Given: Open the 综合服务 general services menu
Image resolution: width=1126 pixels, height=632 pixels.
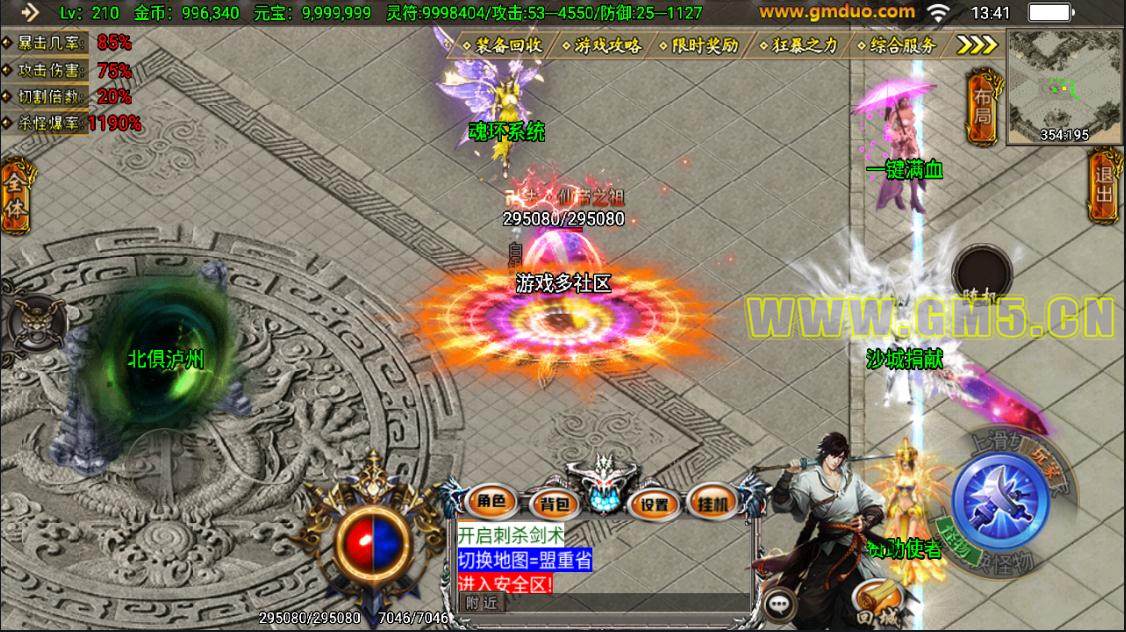Looking at the screenshot, I should point(902,46).
